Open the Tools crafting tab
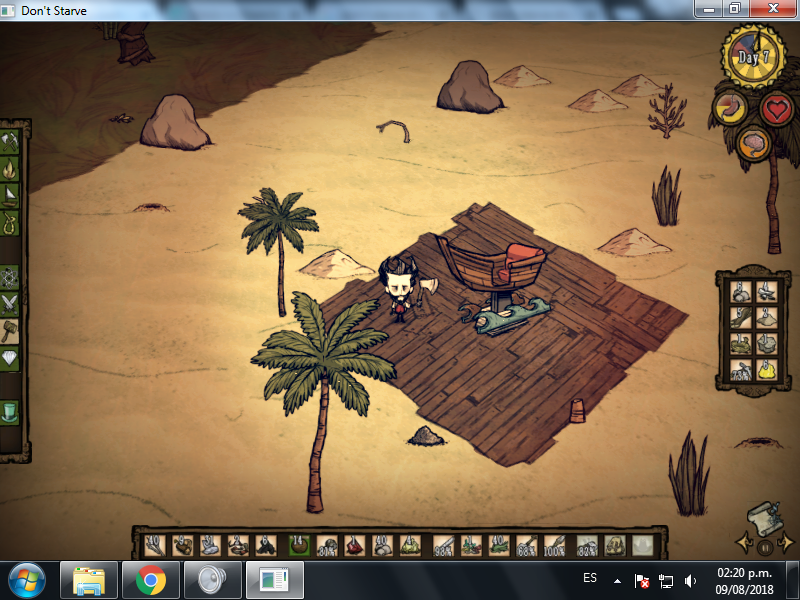This screenshot has height=600, width=800. (x=11, y=141)
